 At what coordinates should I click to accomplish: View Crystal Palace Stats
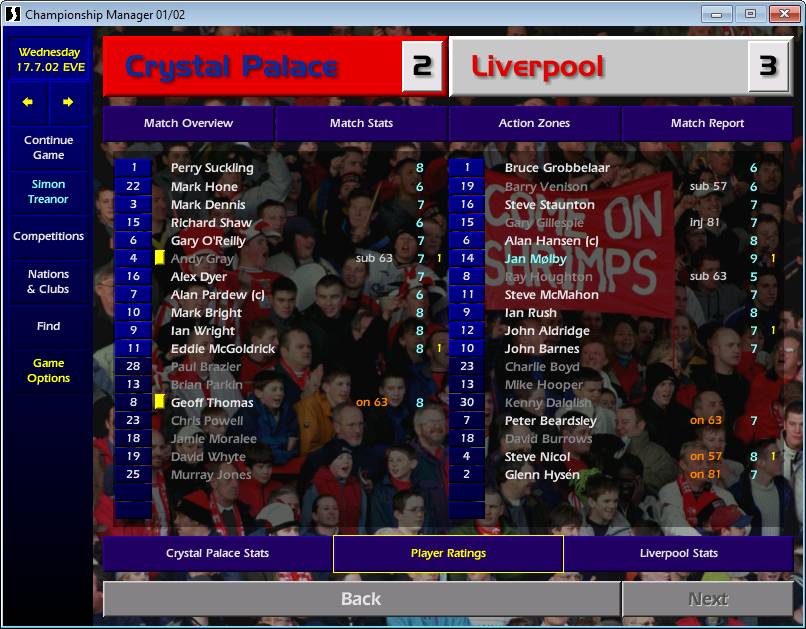pos(217,553)
